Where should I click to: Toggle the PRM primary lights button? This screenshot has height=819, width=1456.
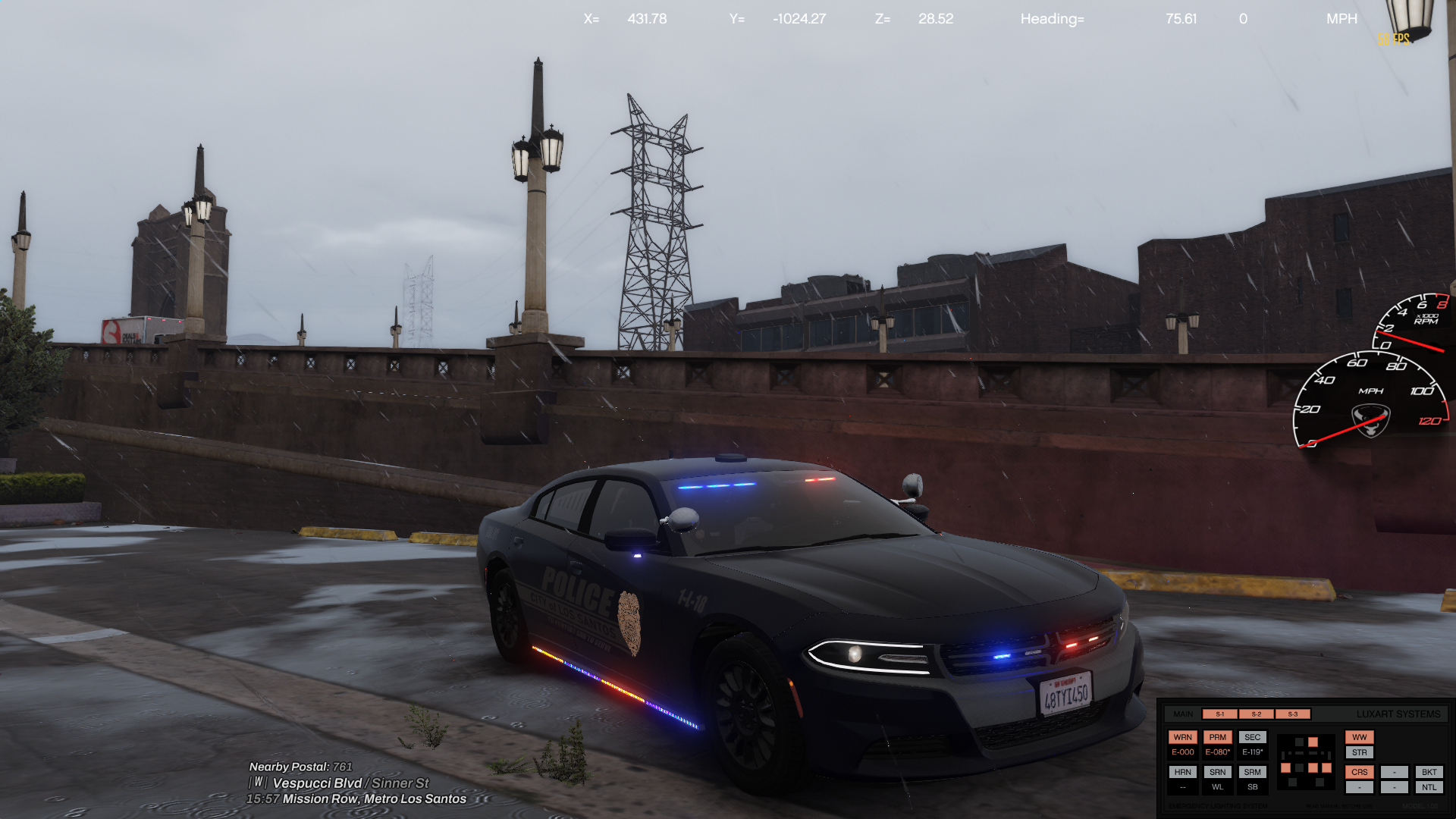coord(1217,737)
